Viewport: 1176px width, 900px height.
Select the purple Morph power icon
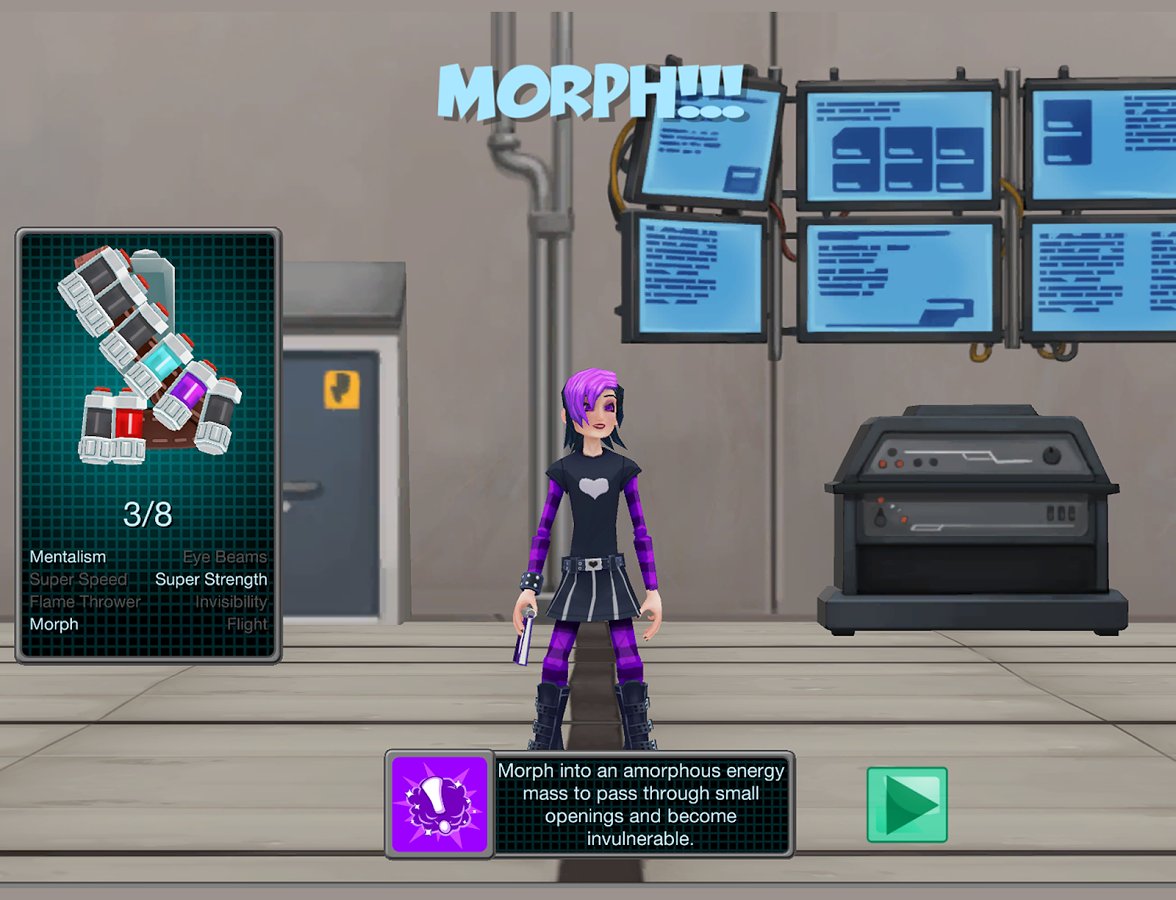tap(439, 804)
